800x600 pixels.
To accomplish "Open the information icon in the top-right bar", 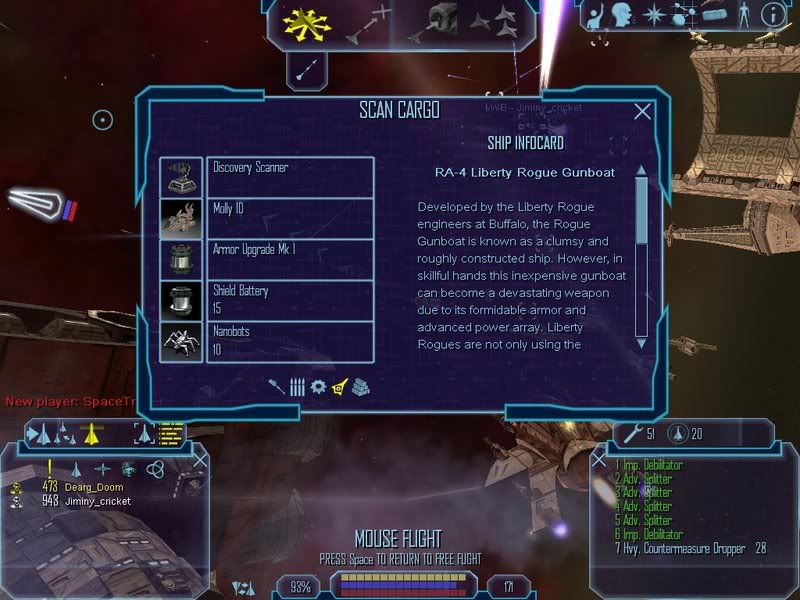I will (x=771, y=14).
